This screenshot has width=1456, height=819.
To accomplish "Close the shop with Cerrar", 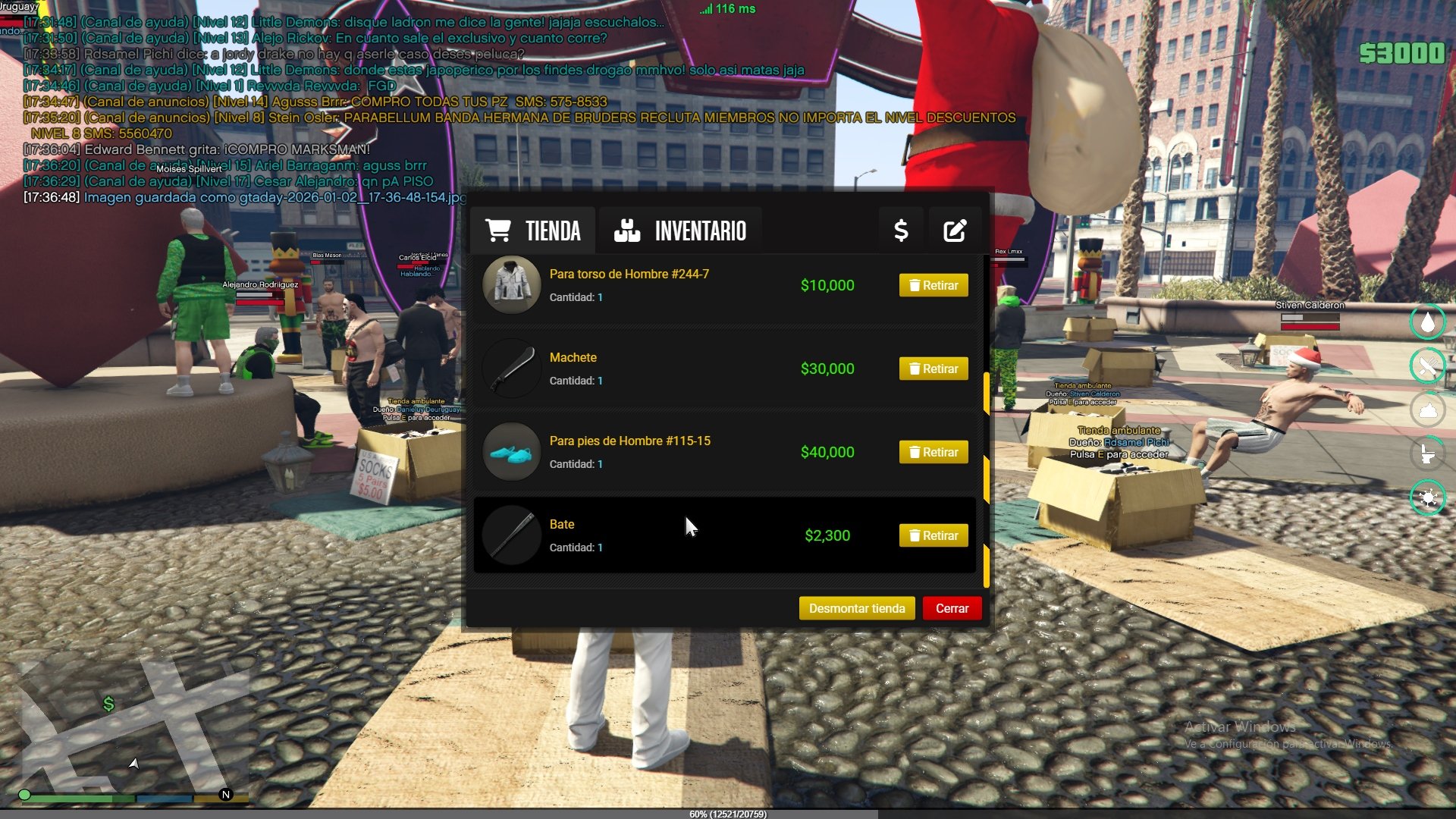I will [x=952, y=608].
